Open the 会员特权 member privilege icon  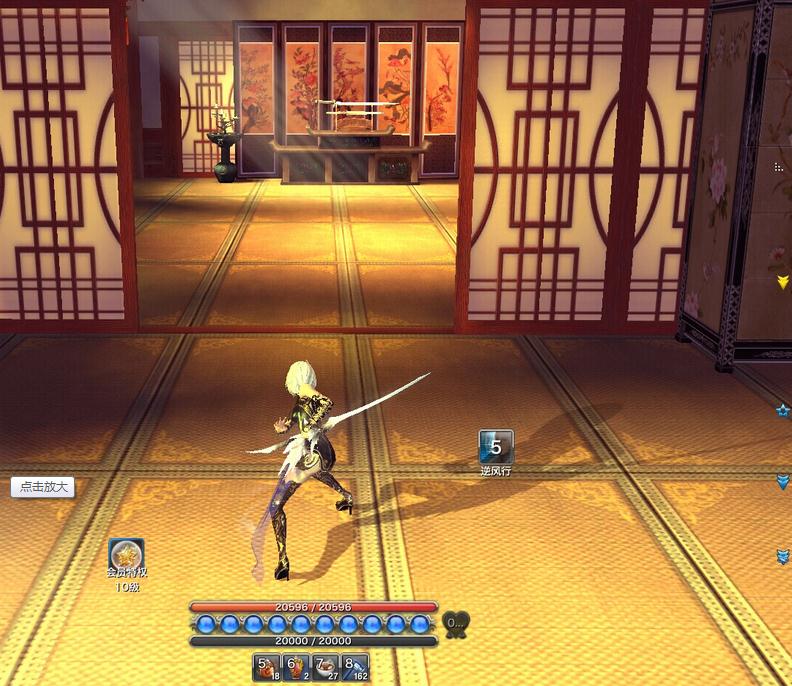point(126,556)
